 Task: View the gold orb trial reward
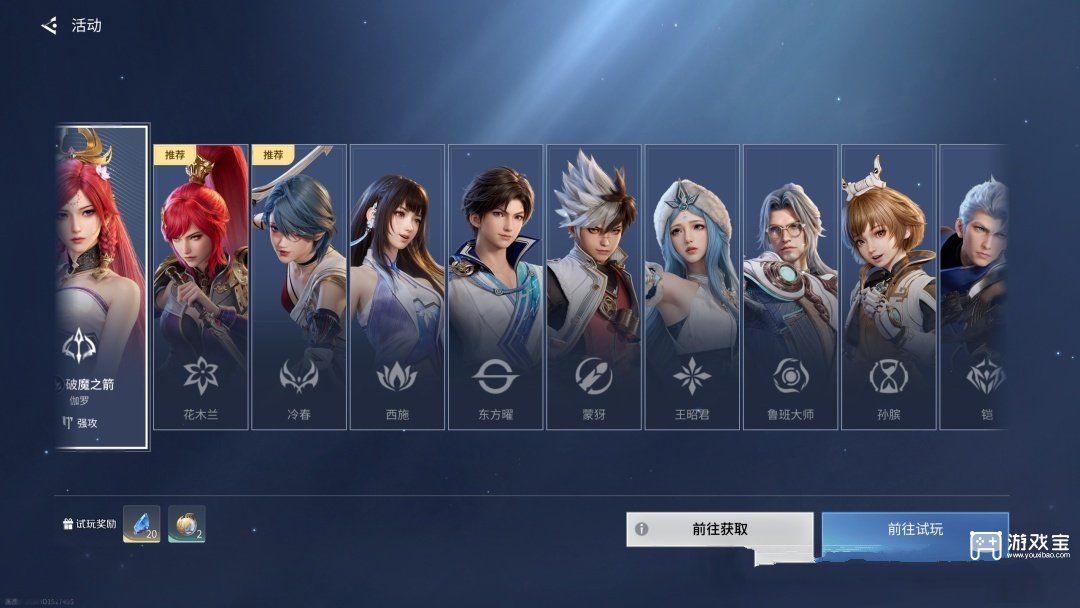pos(187,524)
